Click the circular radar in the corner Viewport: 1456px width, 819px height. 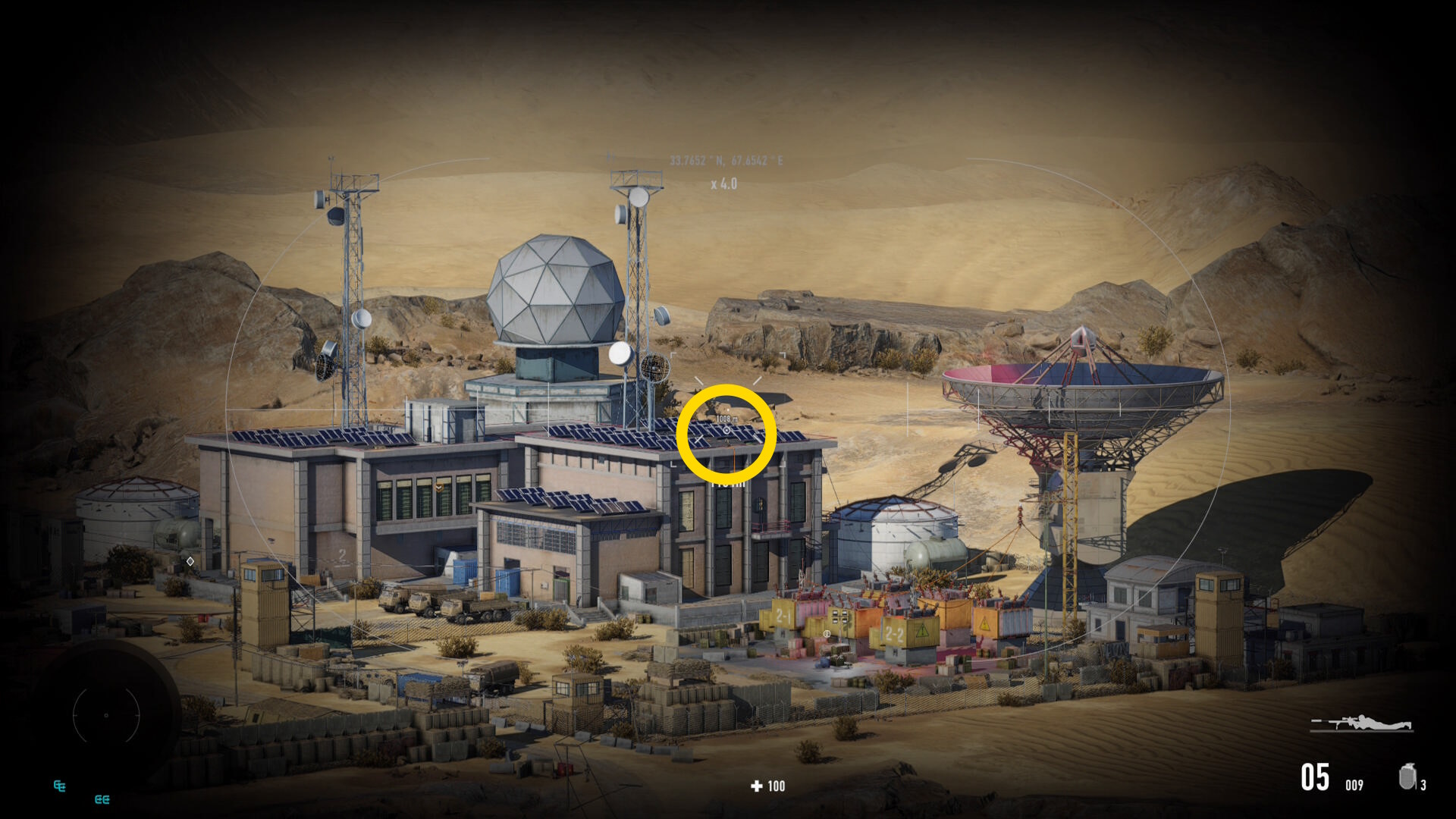point(106,715)
